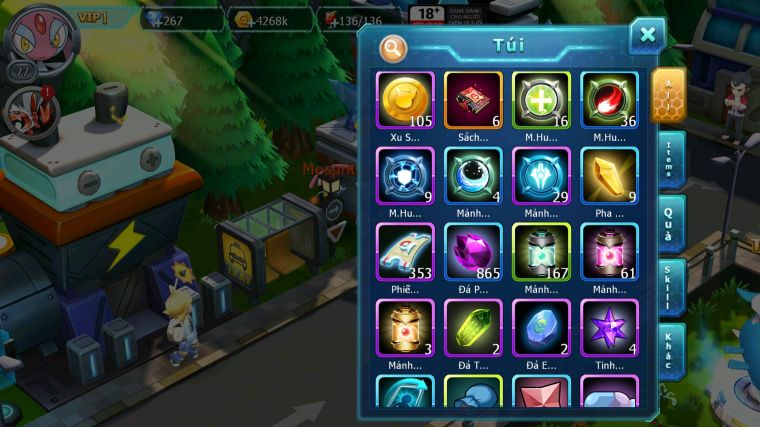Open the Khác tab
This screenshot has width=760, height=427.
[x=670, y=352]
